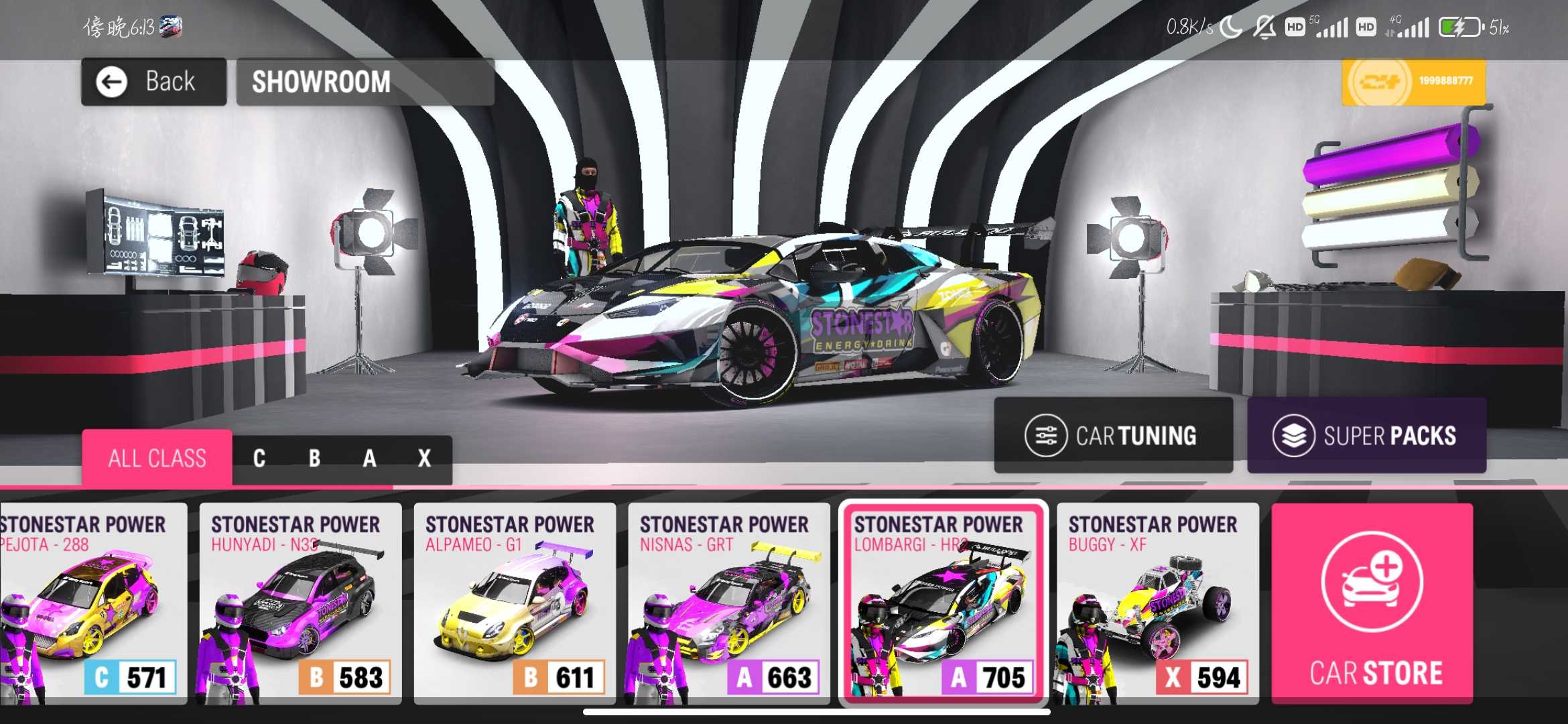Filter cars by class B

(314, 459)
